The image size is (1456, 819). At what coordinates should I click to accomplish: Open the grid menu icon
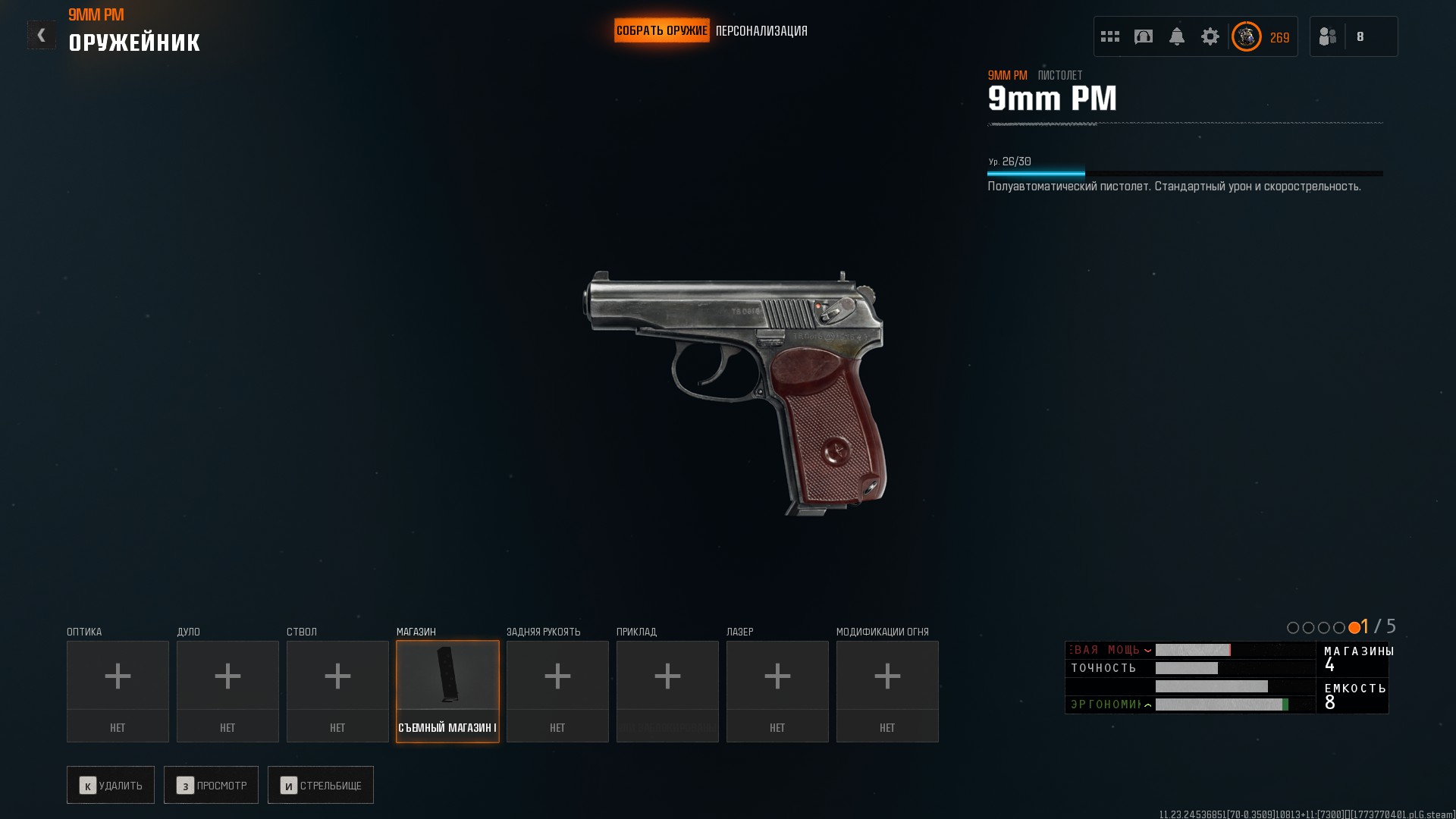tap(1110, 36)
